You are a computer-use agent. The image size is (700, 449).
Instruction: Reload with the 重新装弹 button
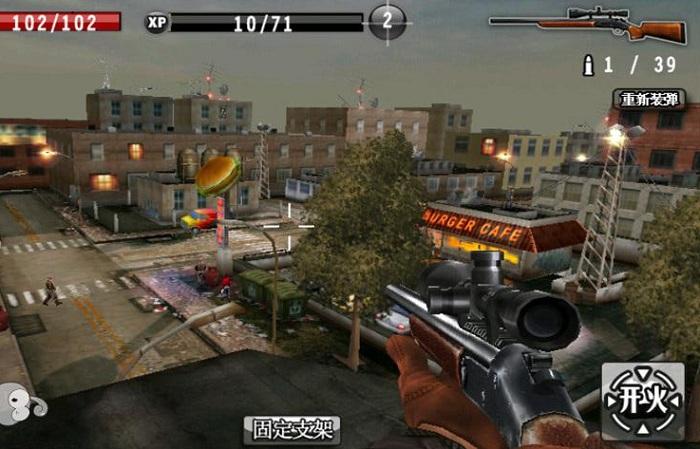pos(649,99)
